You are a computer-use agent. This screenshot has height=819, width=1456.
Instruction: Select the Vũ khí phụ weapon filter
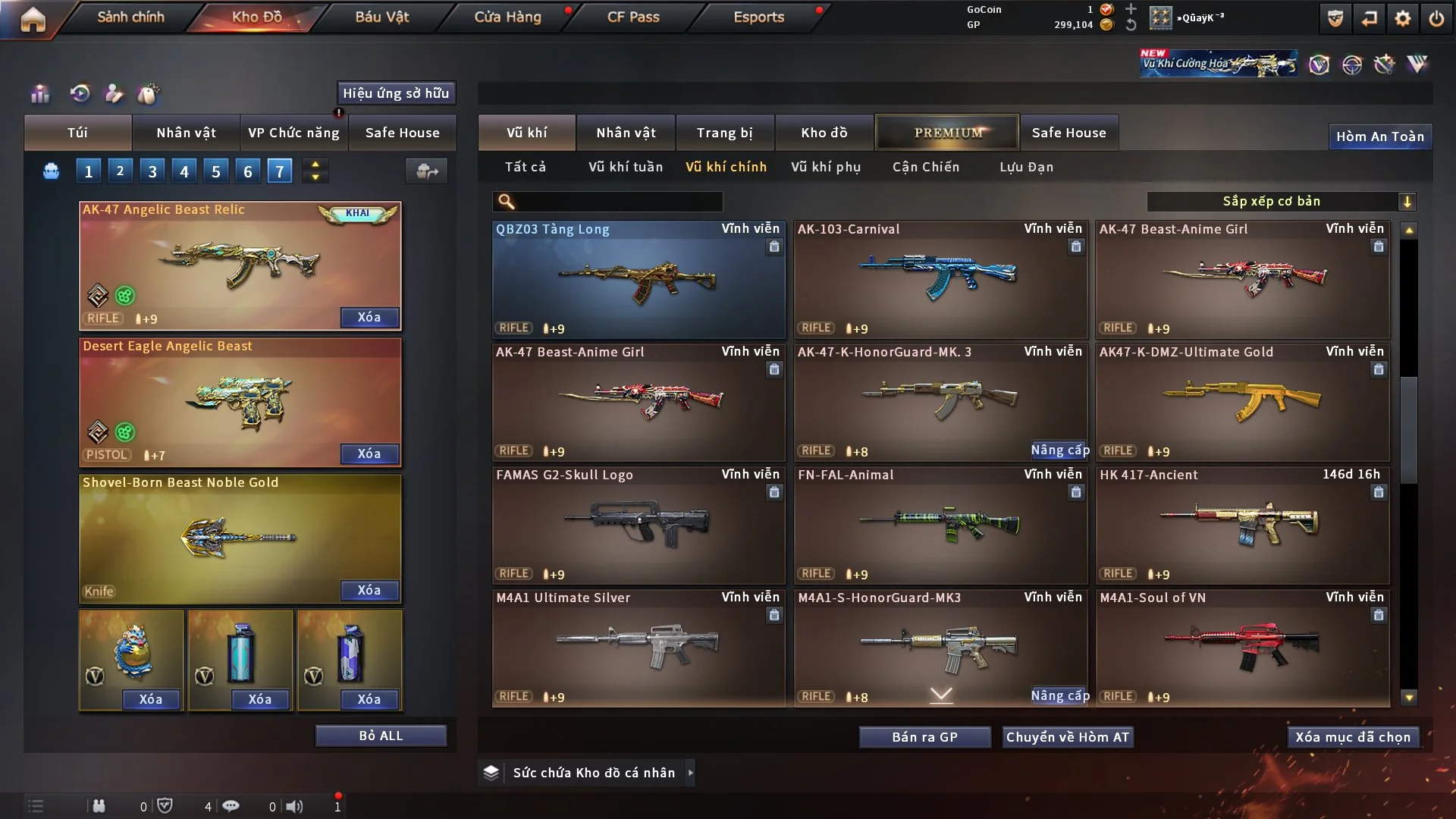pos(826,167)
